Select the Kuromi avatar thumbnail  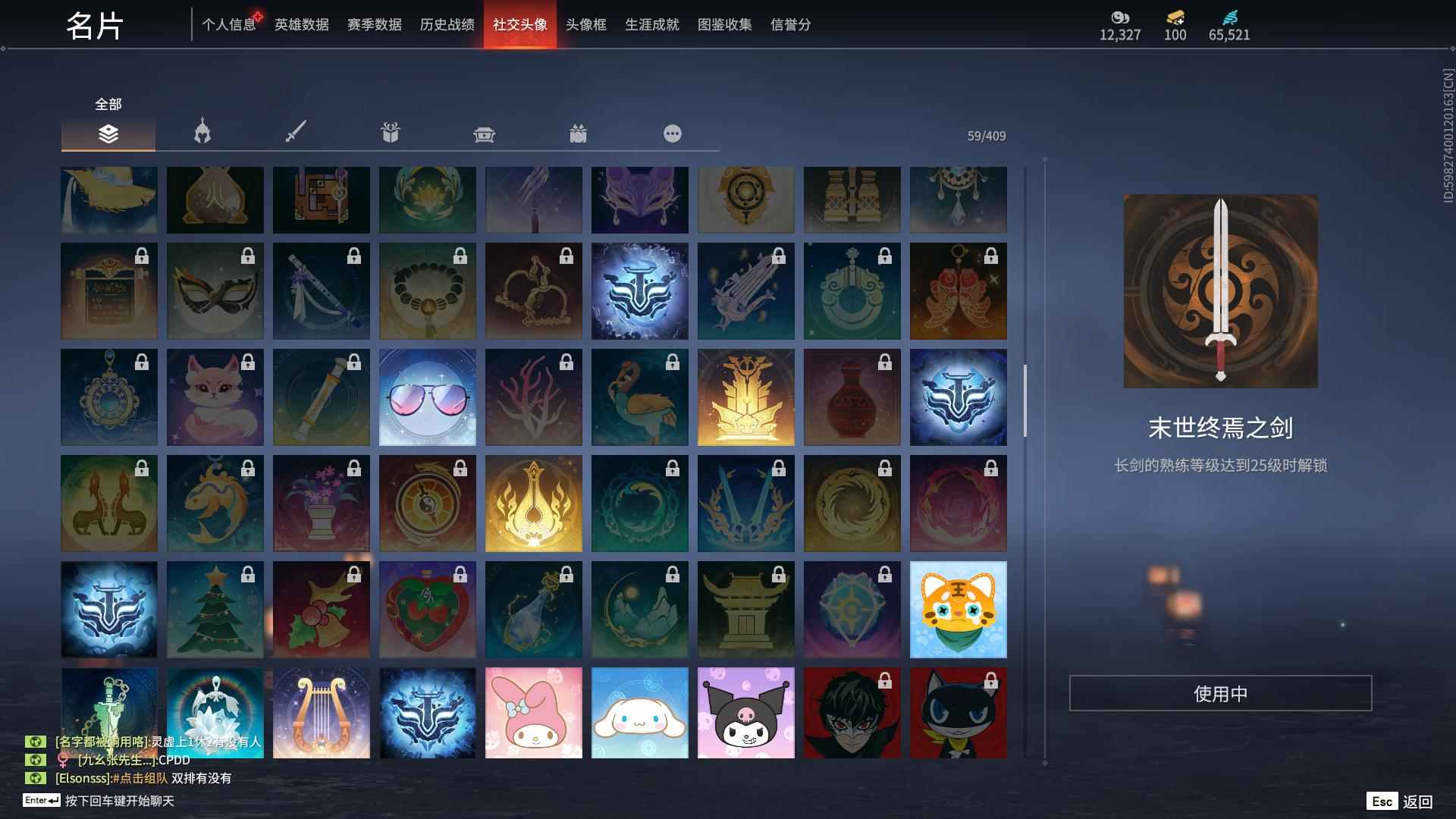pos(746,713)
